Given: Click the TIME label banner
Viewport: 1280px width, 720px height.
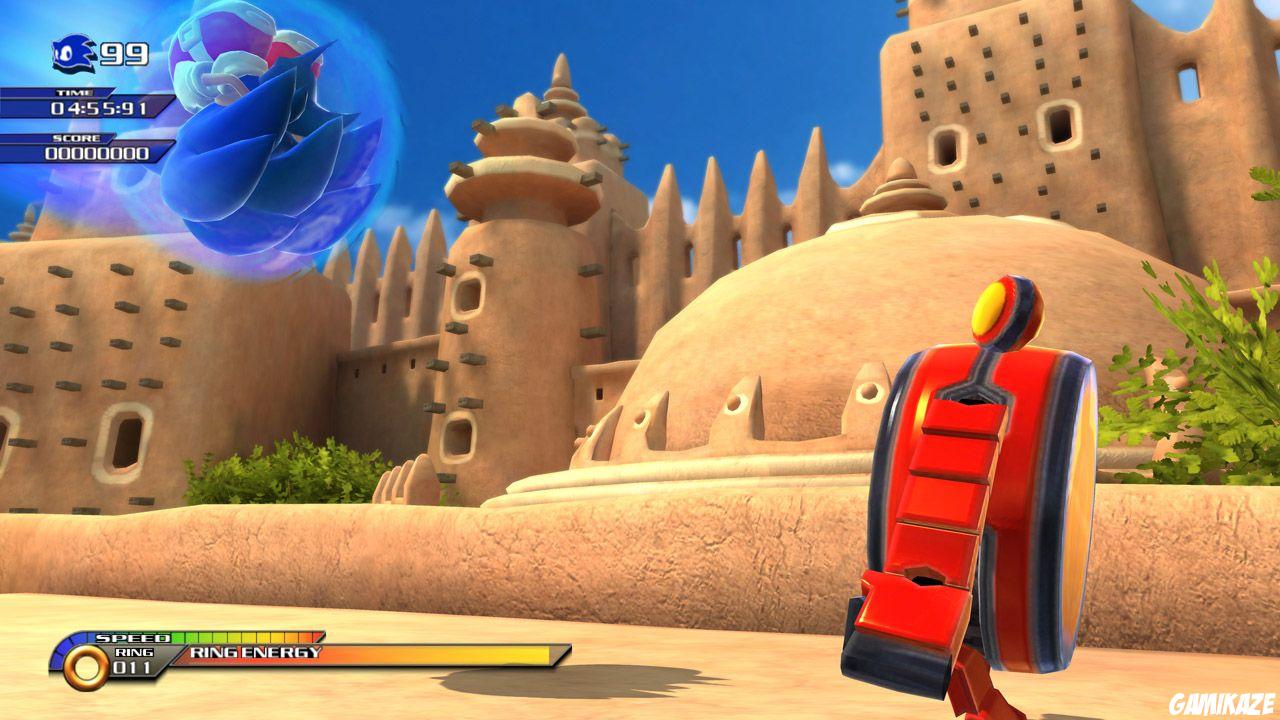Looking at the screenshot, I should click(x=76, y=92).
